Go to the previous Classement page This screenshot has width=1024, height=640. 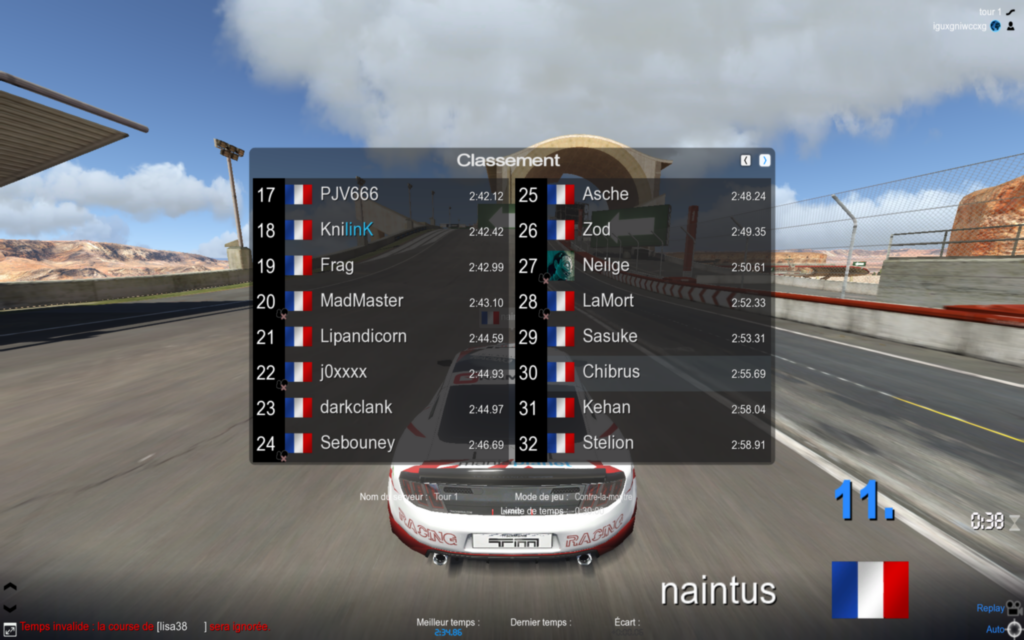pos(746,160)
